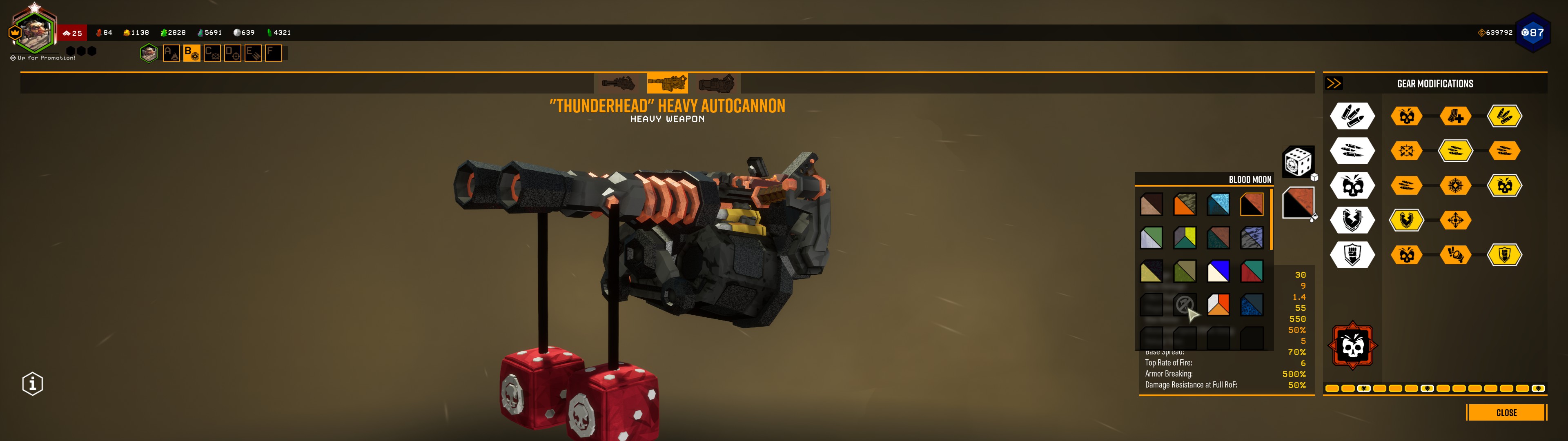The image size is (1568, 441).
Task: Select the first weapon tab thumbnail
Action: pyautogui.click(x=618, y=83)
